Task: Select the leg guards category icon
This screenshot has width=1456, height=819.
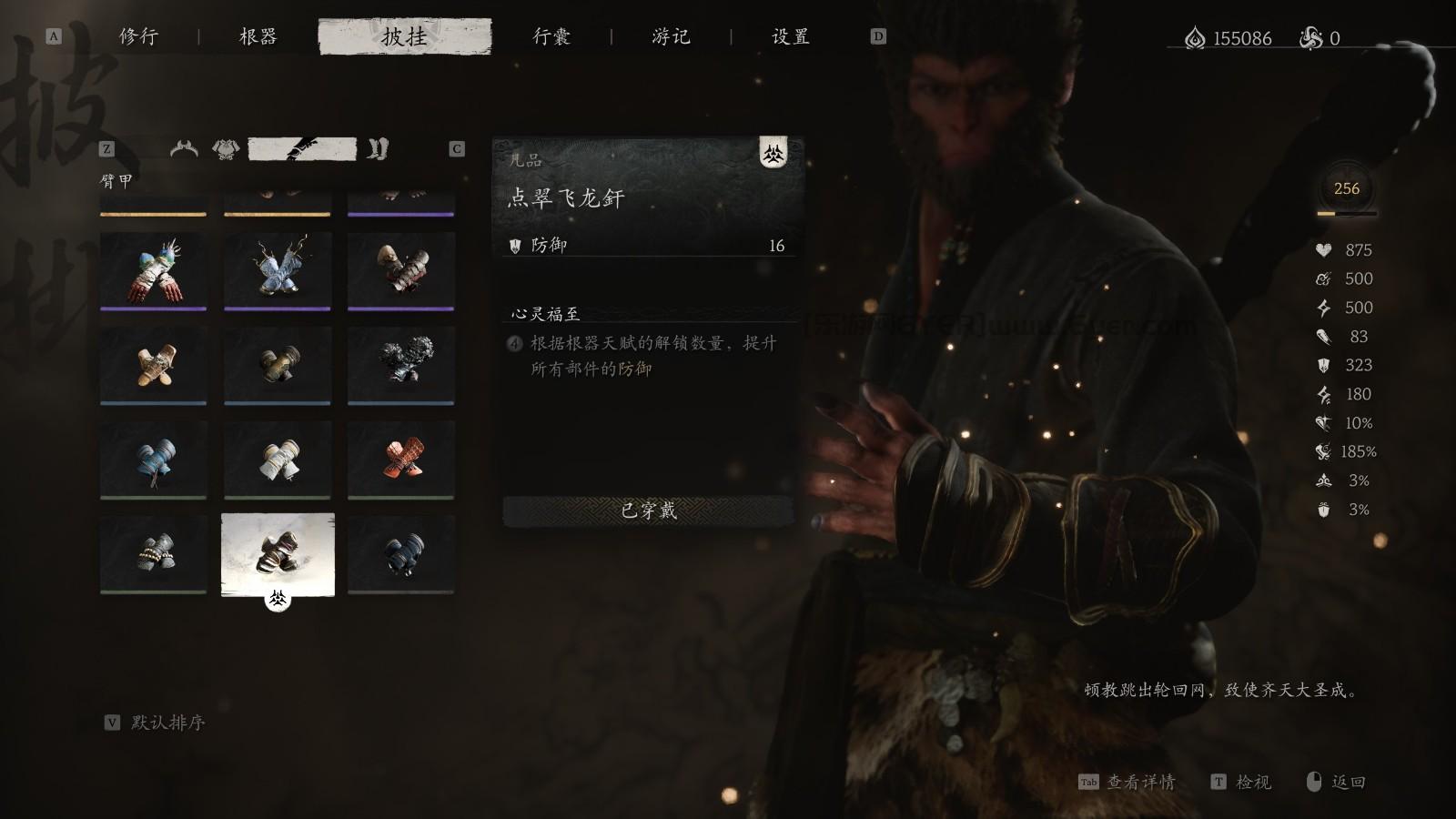Action: 376,148
